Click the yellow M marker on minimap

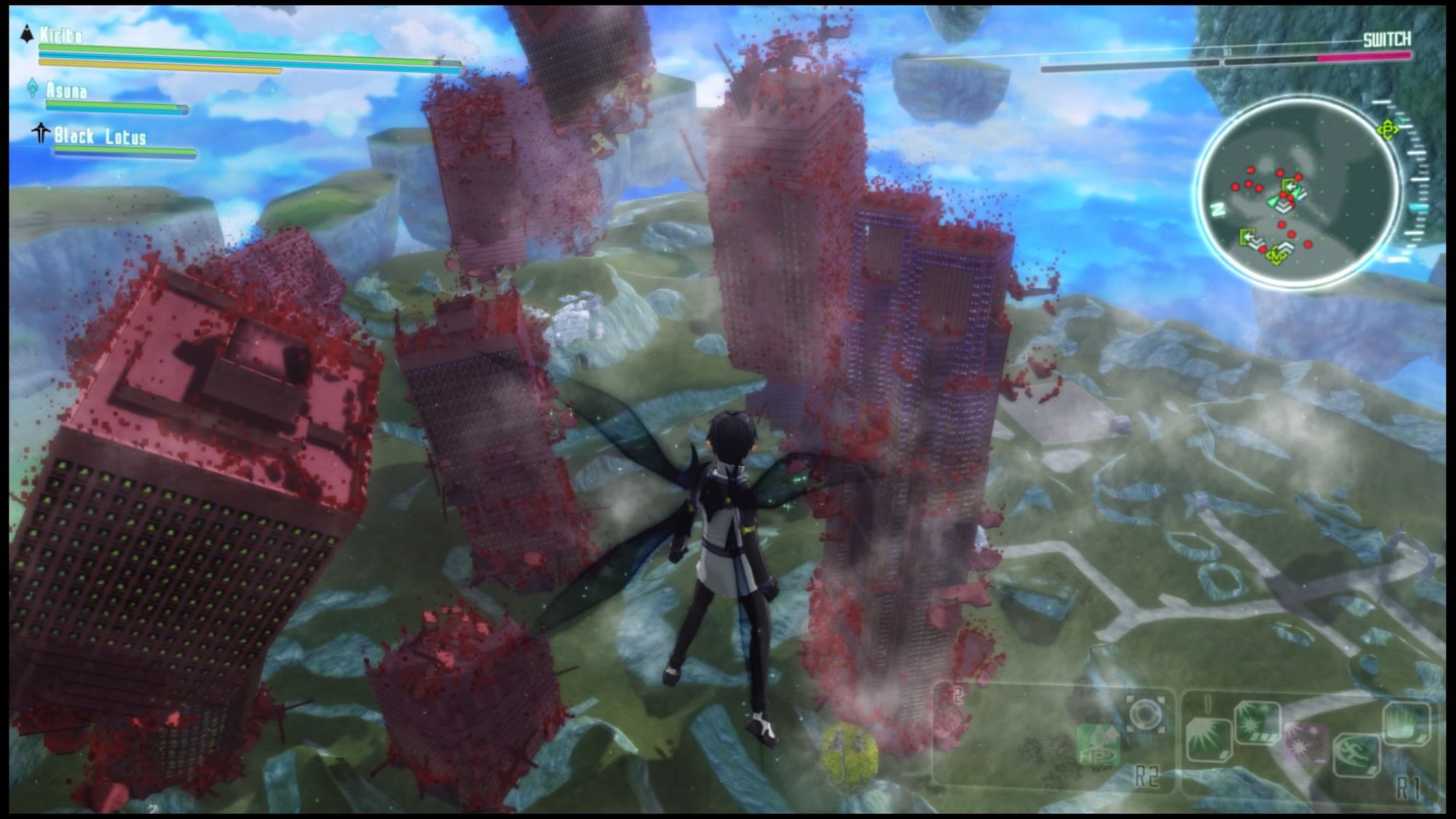point(1275,256)
